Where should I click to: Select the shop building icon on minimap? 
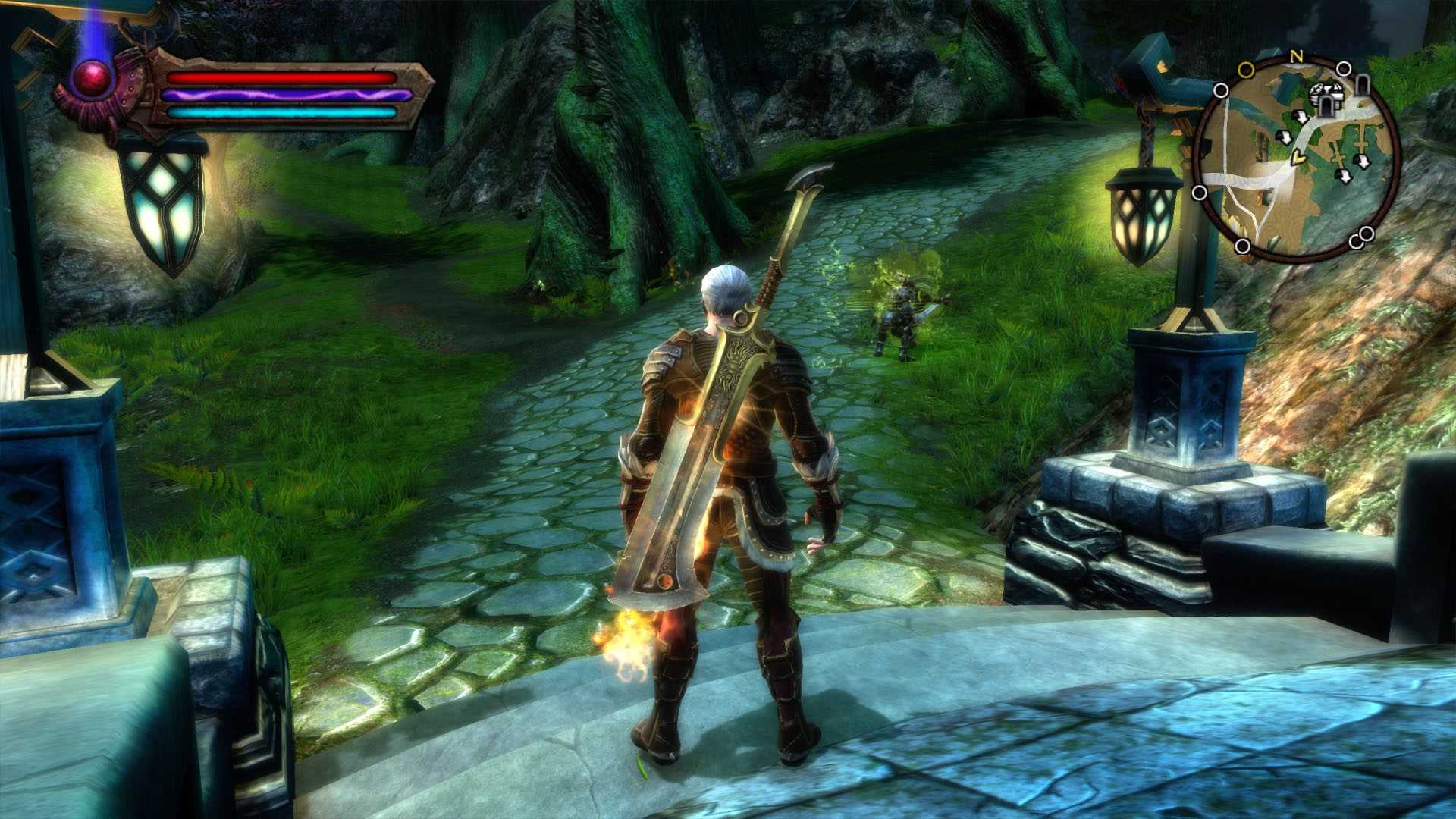[x=1324, y=98]
